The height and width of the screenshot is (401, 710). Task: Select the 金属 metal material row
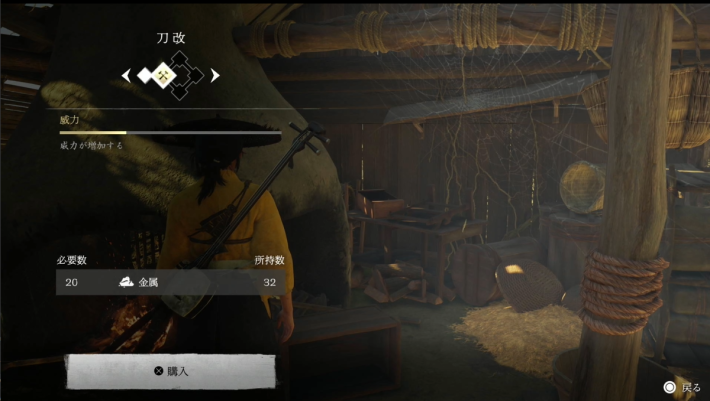tap(170, 282)
